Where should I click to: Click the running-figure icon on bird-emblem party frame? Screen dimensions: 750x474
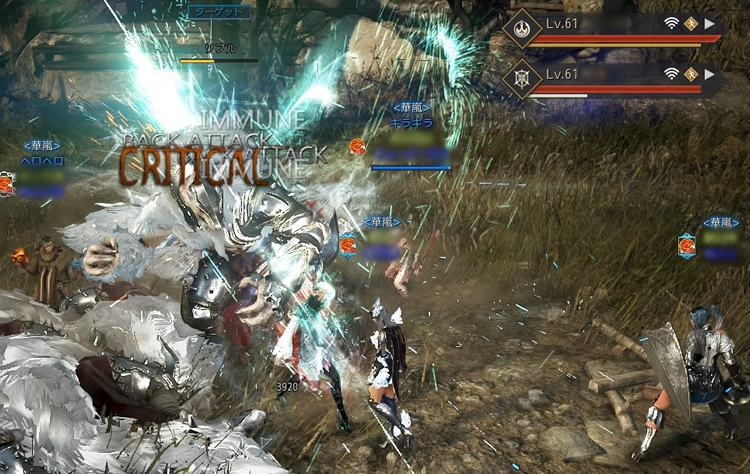coord(691,23)
